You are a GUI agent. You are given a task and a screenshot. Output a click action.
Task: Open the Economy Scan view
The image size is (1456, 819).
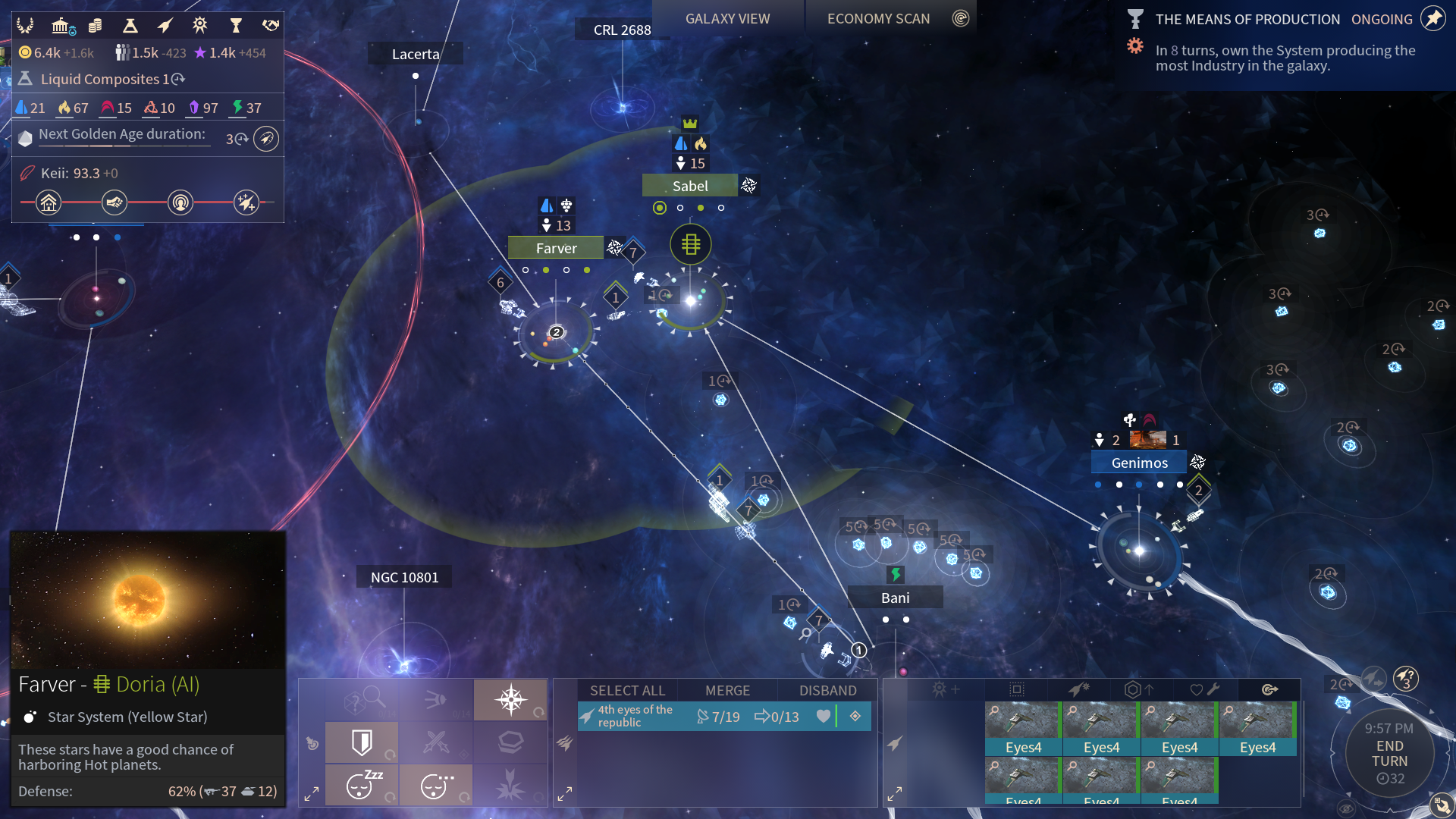878,19
